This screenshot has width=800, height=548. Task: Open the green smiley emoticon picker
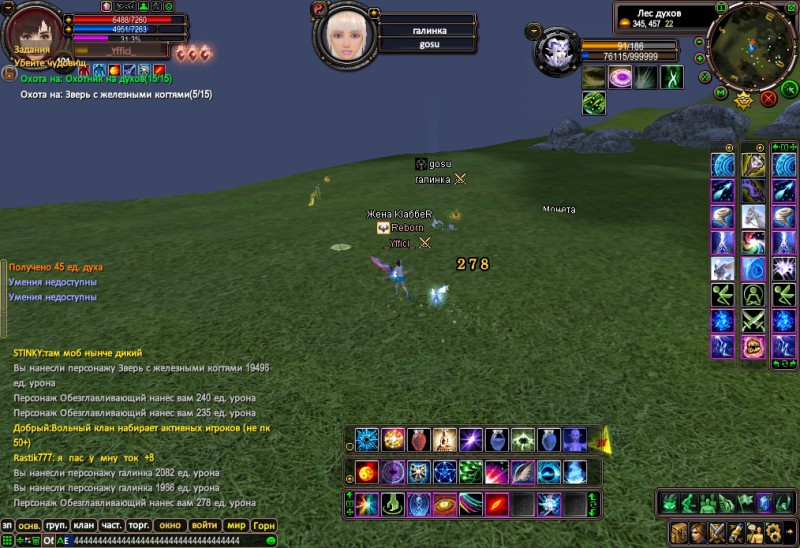(271, 541)
